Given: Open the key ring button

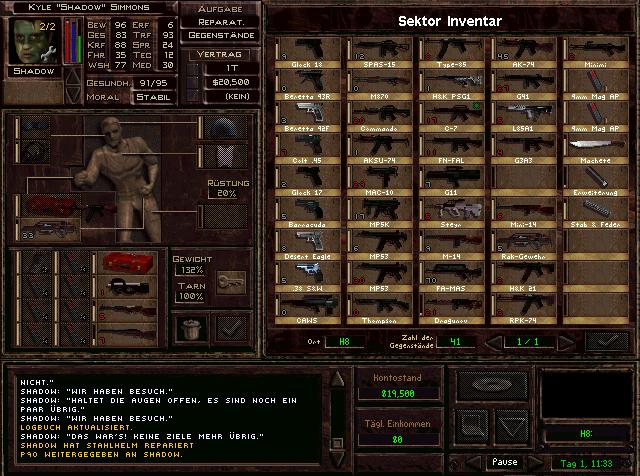Looking at the screenshot, I should (x=231, y=285).
